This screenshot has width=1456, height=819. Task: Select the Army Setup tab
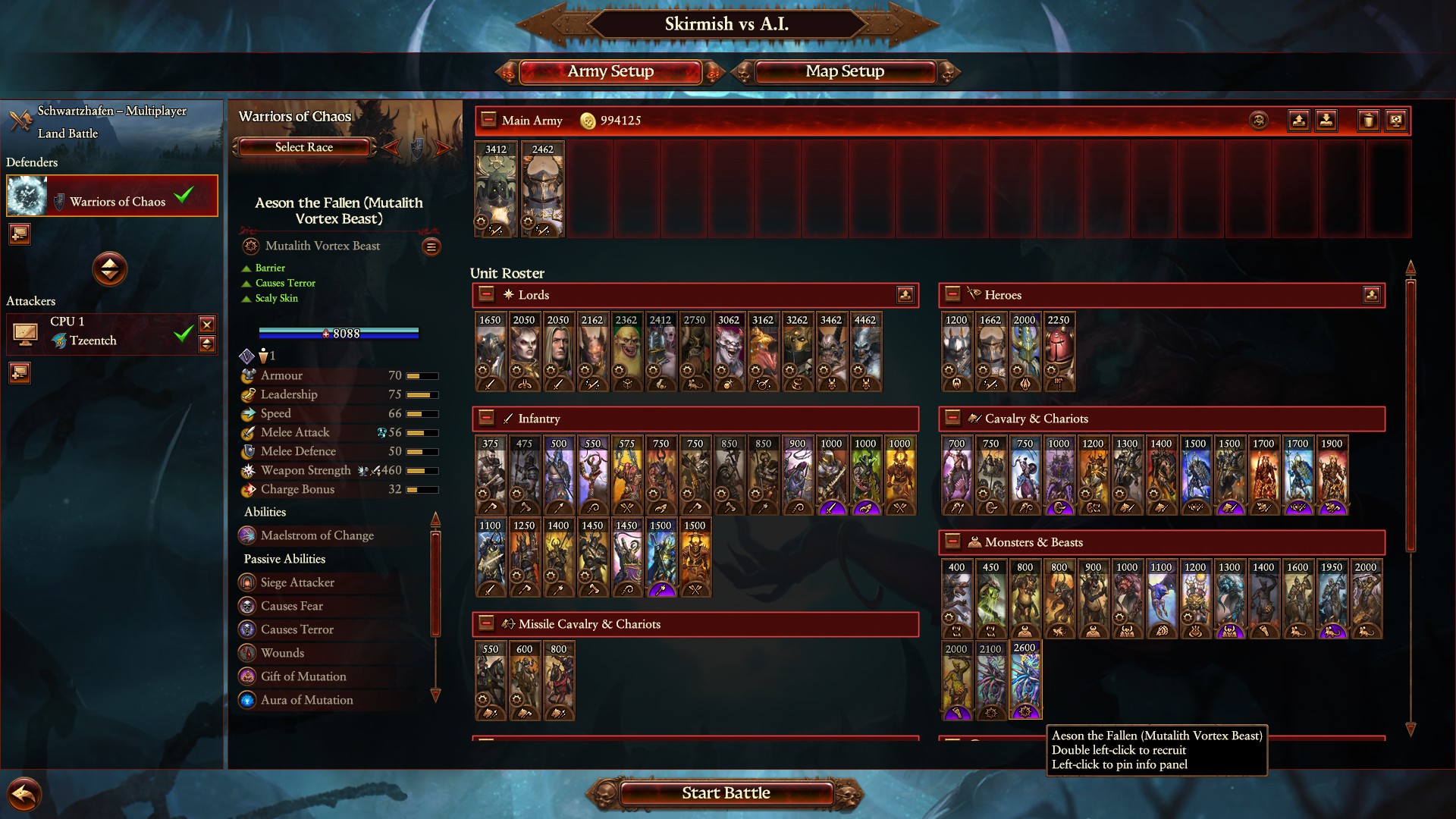610,71
